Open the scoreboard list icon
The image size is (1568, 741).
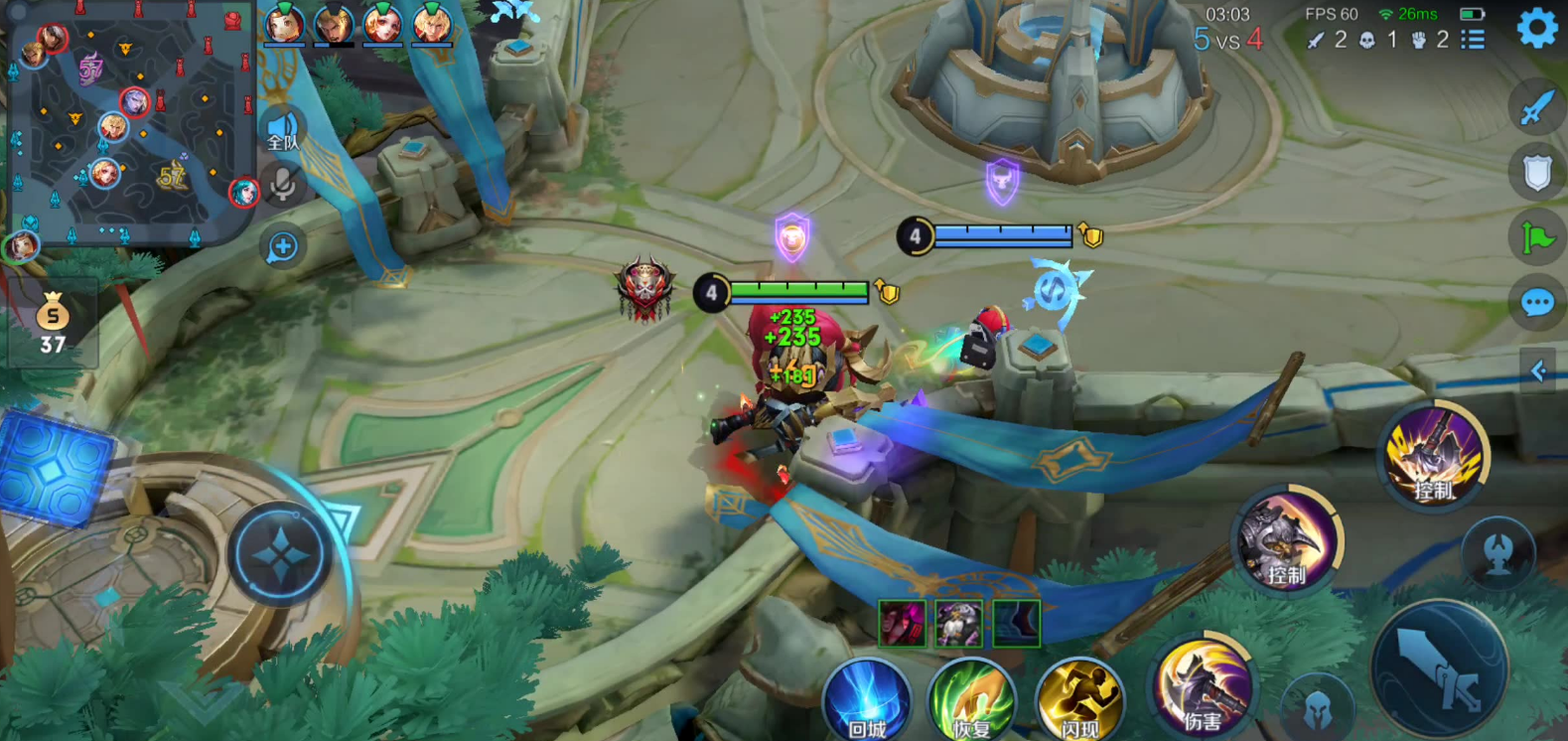[x=1474, y=40]
